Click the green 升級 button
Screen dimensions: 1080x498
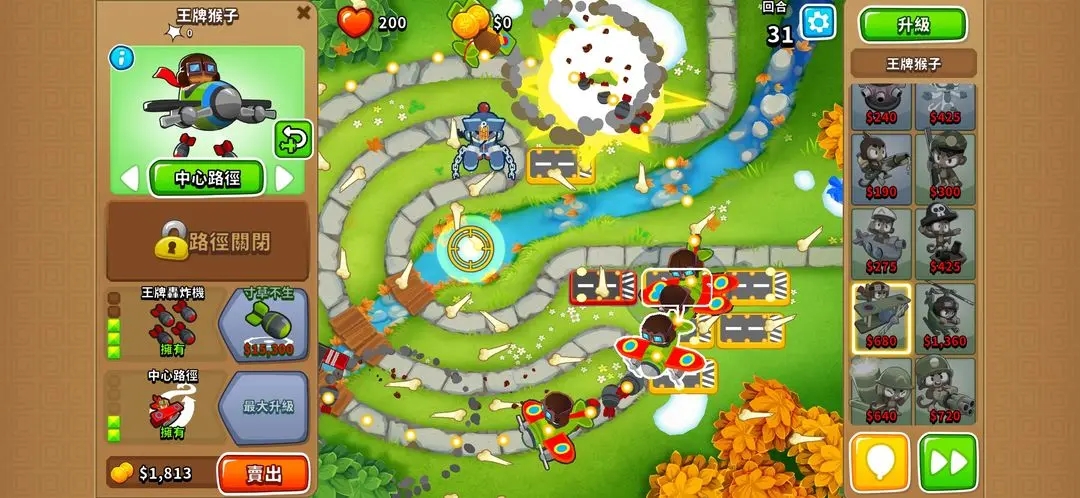click(912, 24)
